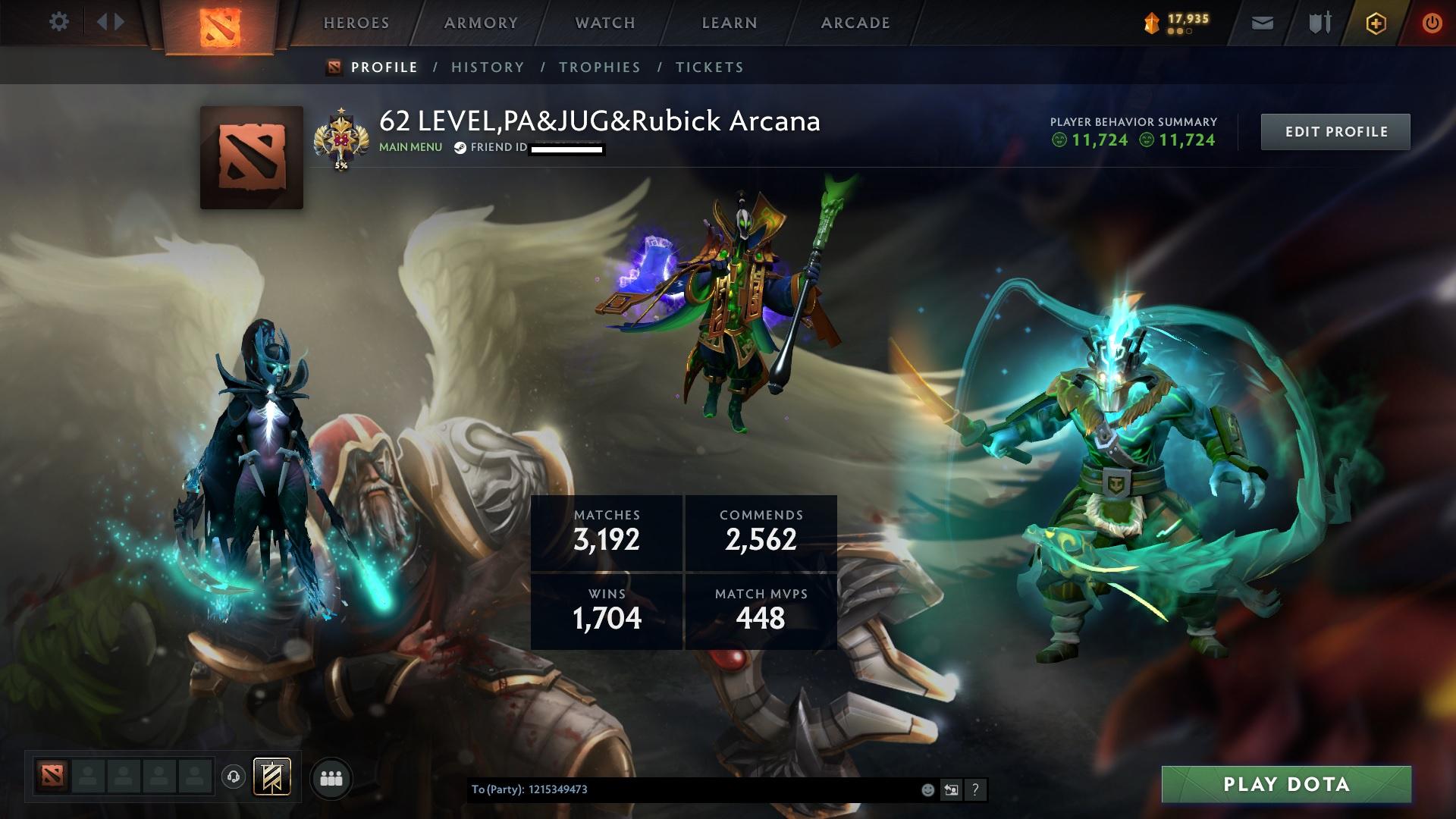This screenshot has width=1456, height=819.
Task: Open the emoticon picker in chat bar
Action: coord(927,790)
